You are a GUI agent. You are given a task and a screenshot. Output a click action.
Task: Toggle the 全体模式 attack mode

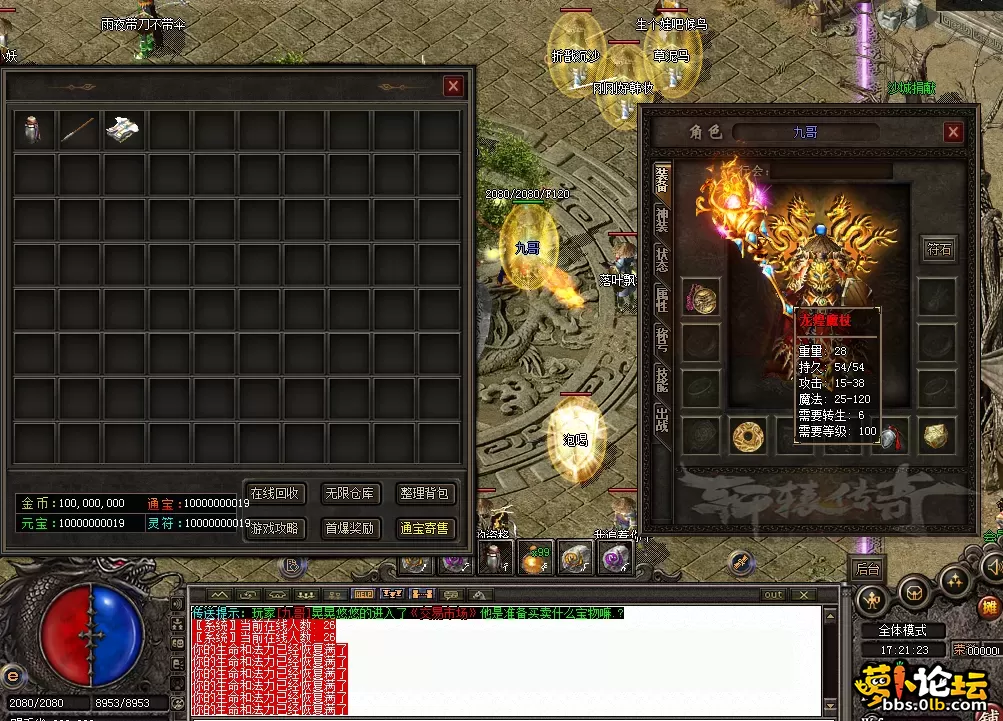(902, 631)
